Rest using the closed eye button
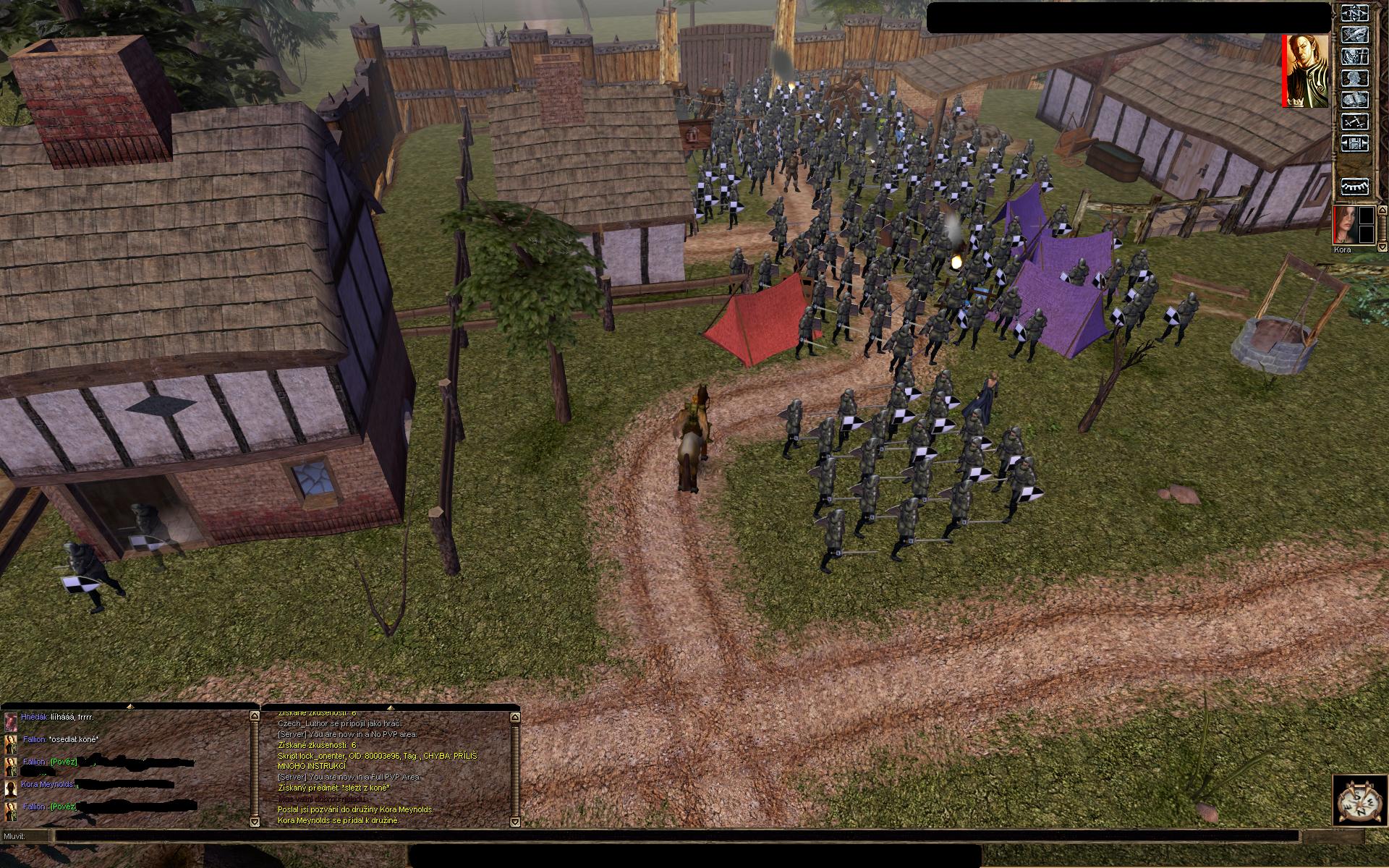1389x868 pixels. click(1355, 186)
